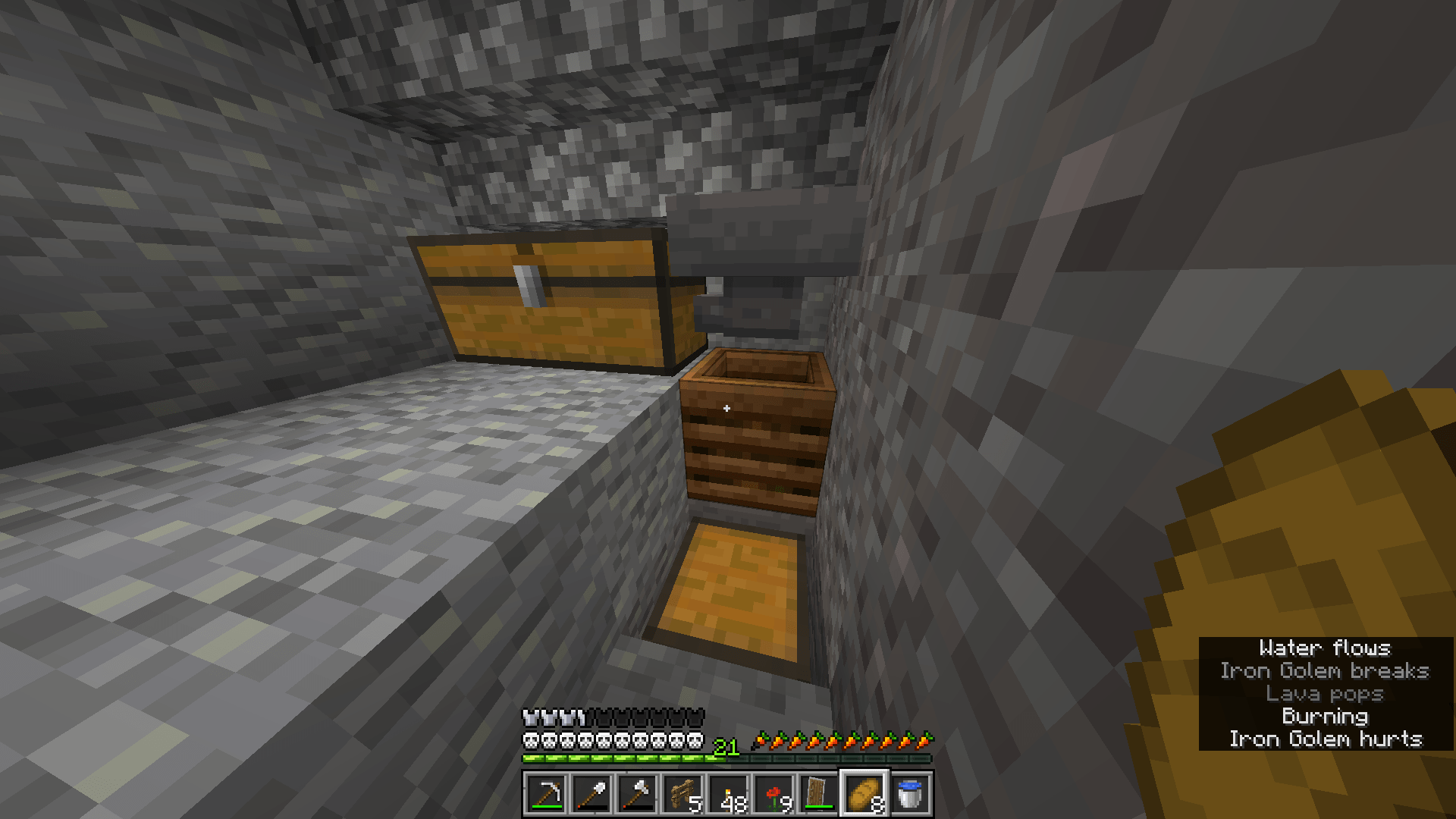Click the 'Water flows' subtitle entry

coord(1326,648)
